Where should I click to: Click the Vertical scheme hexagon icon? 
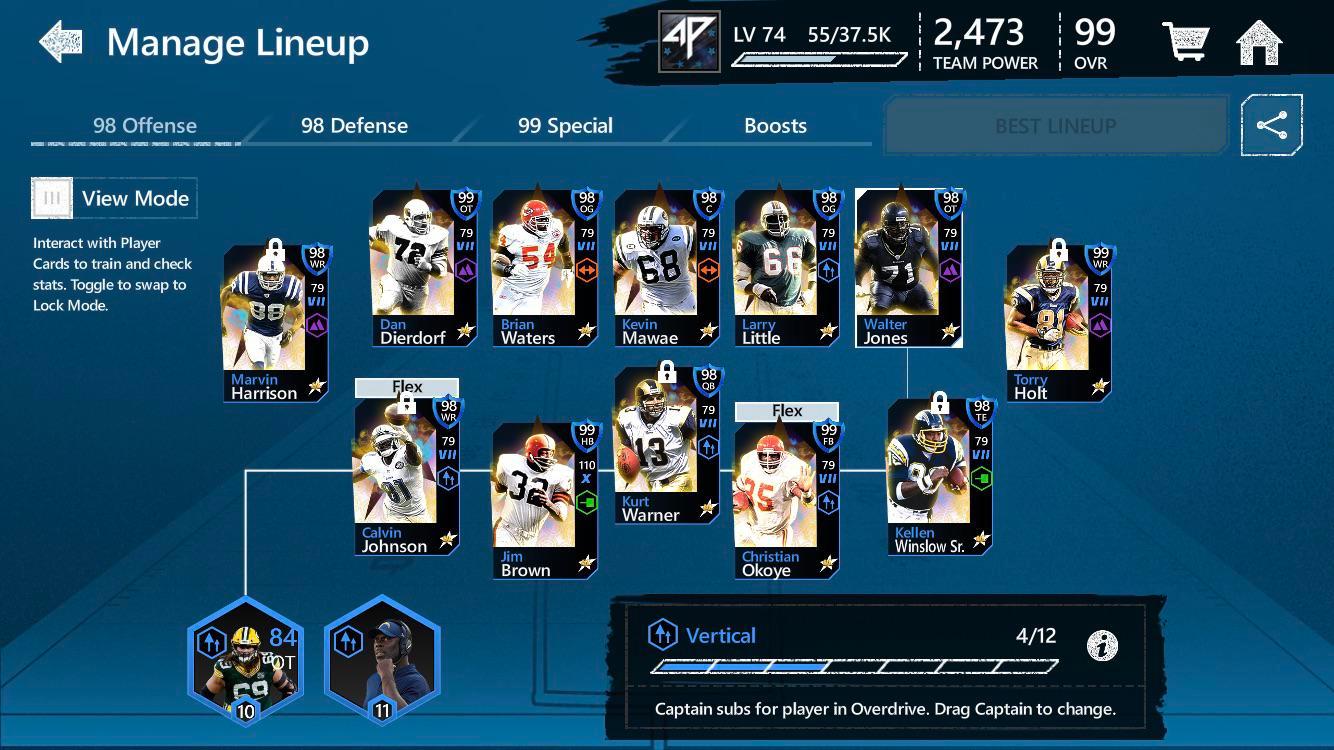(661, 634)
